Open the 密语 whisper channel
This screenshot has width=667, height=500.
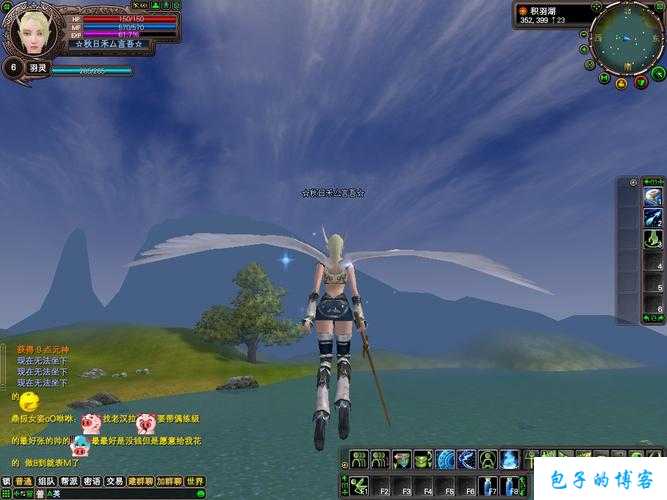coord(92,481)
